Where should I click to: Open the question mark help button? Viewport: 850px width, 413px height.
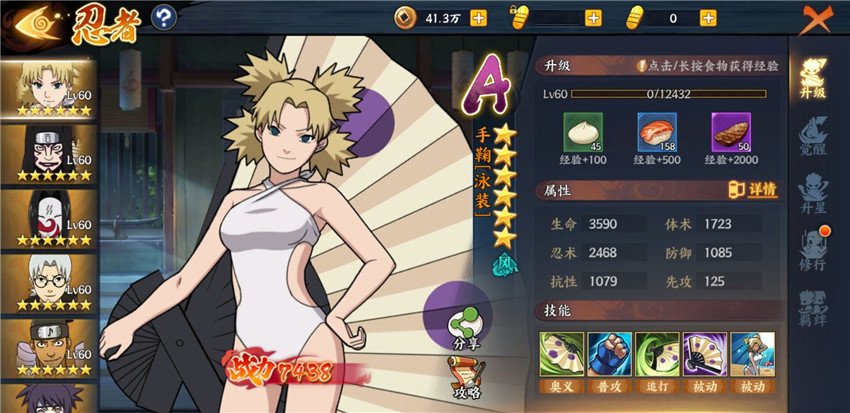coord(164,17)
